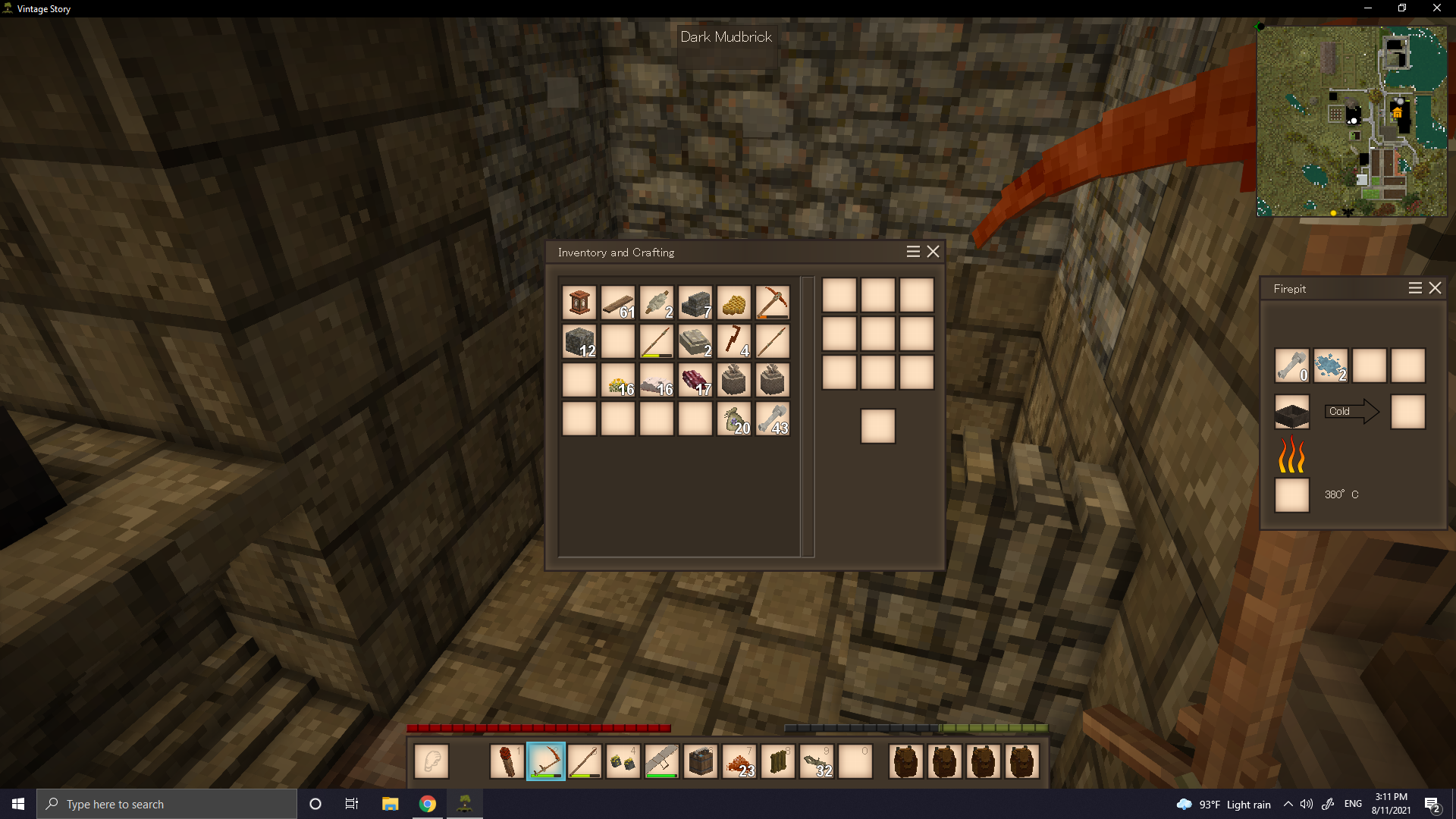Select the pickaxe in the inventory

(x=772, y=303)
